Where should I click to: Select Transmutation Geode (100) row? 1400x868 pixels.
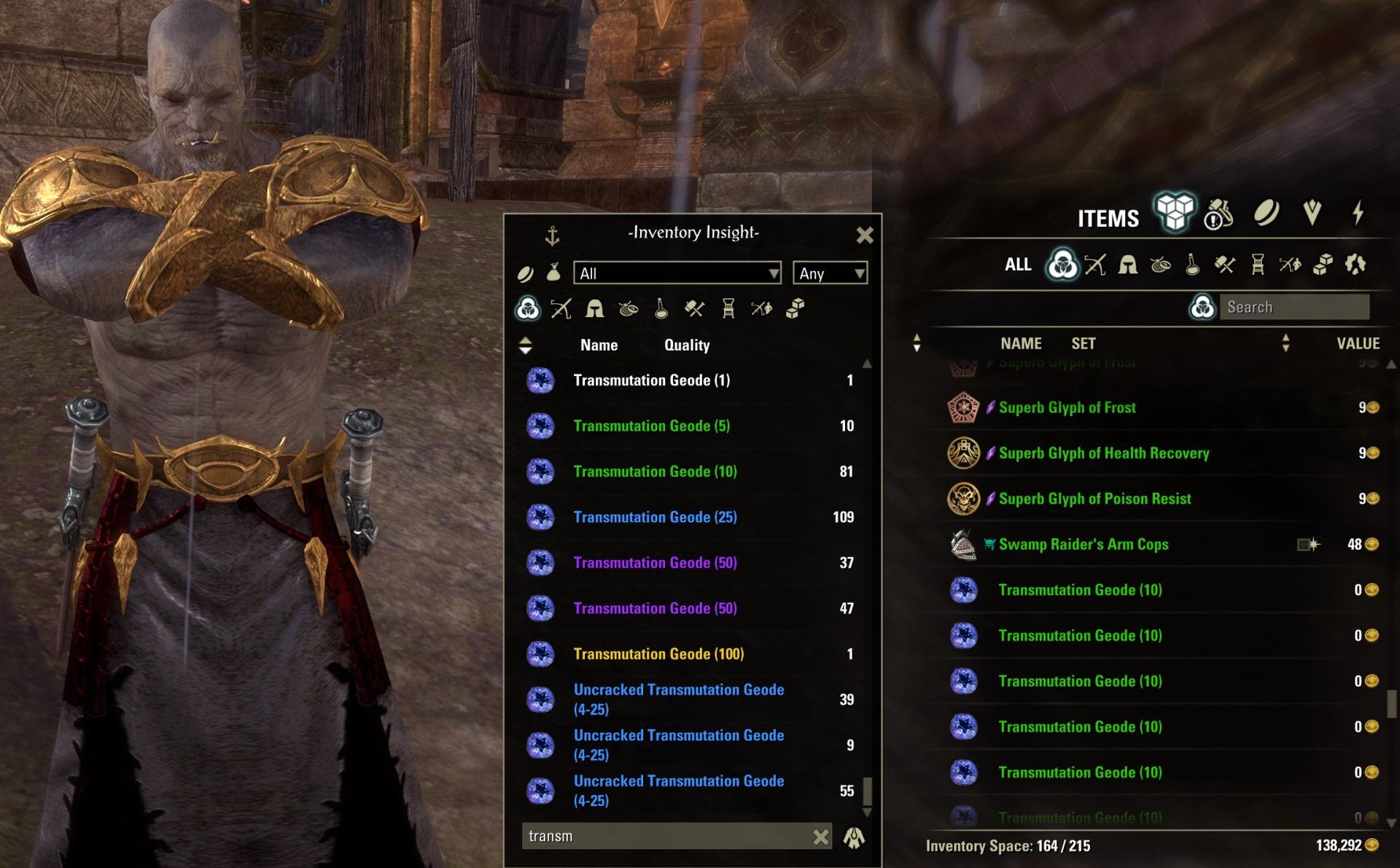pos(658,654)
